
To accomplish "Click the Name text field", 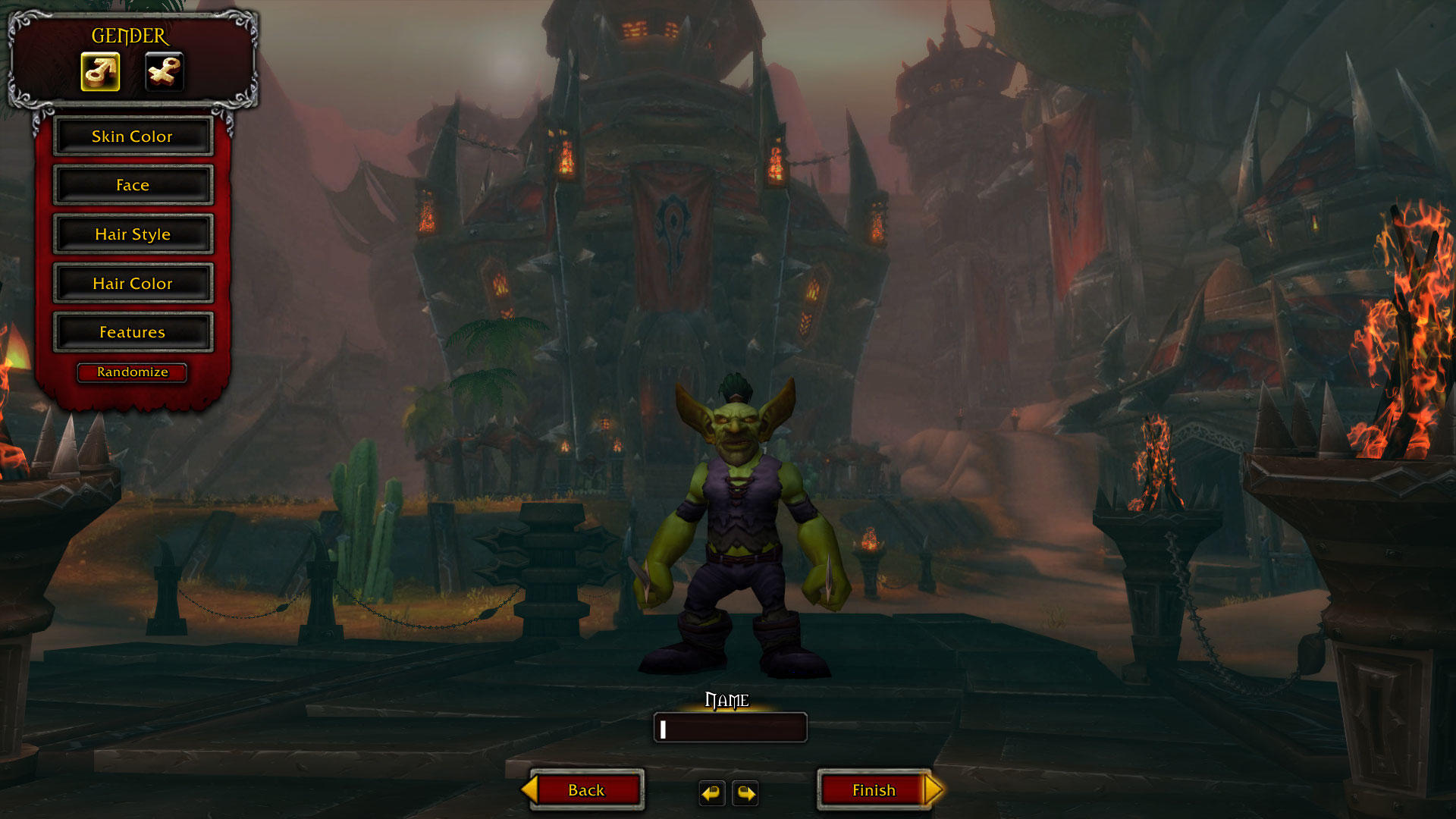I will tap(730, 728).
